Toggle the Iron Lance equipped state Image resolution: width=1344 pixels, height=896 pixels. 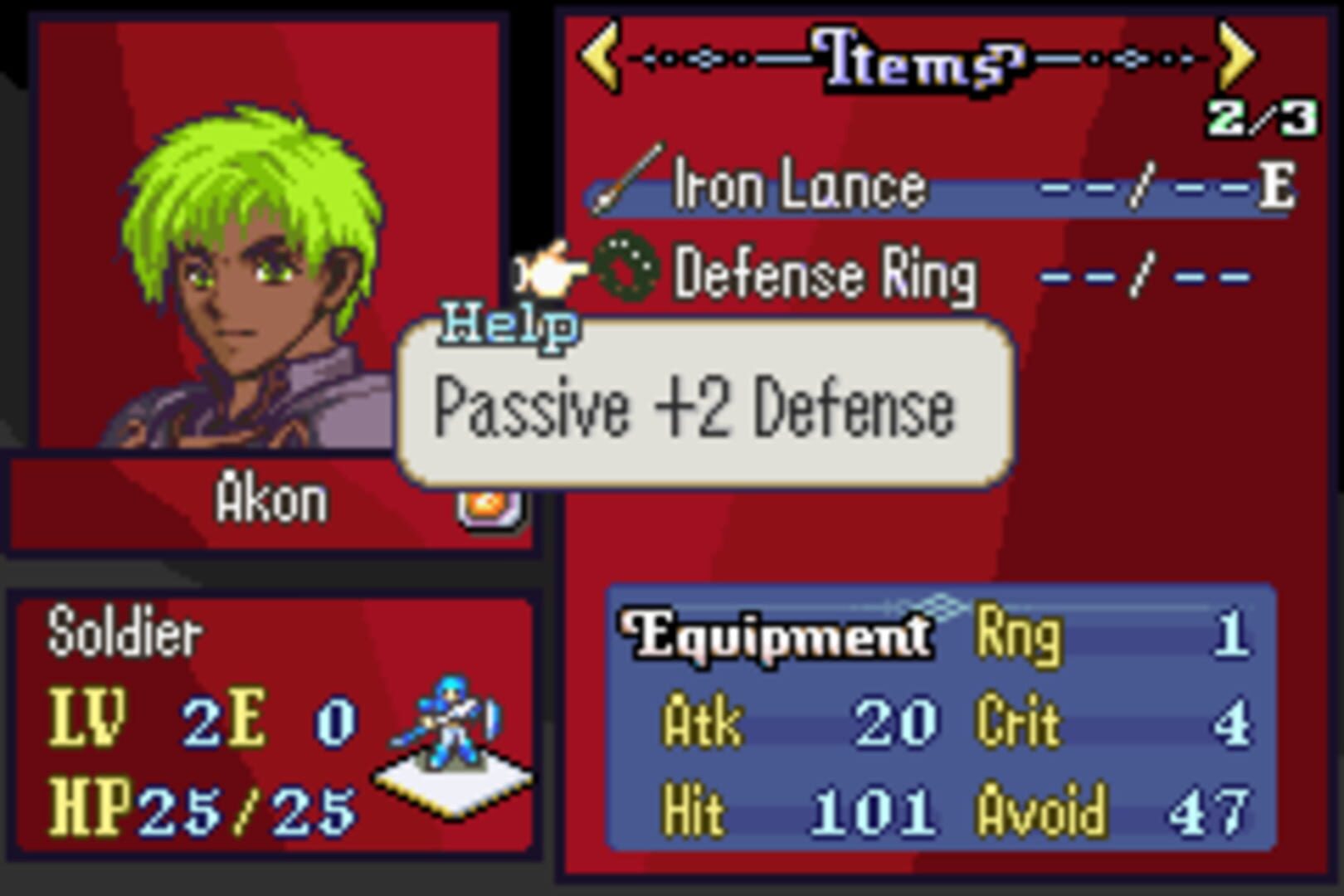click(796, 184)
